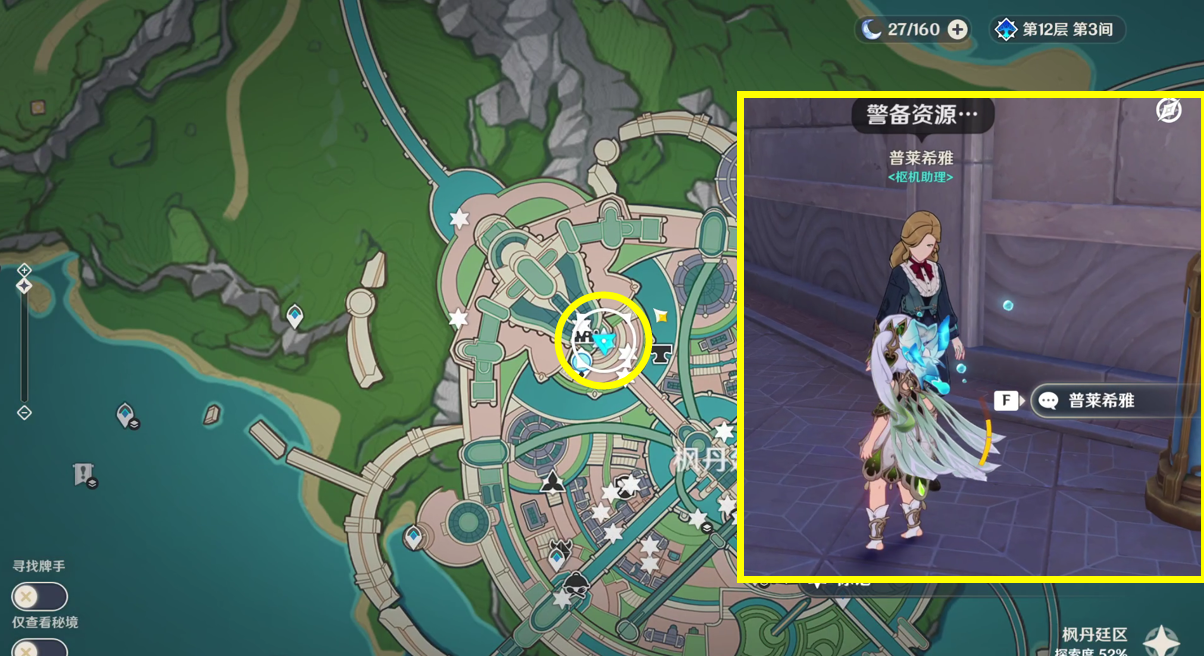Select the anvil blacksmith marker
Image resolution: width=1204 pixels, height=656 pixels.
point(661,352)
